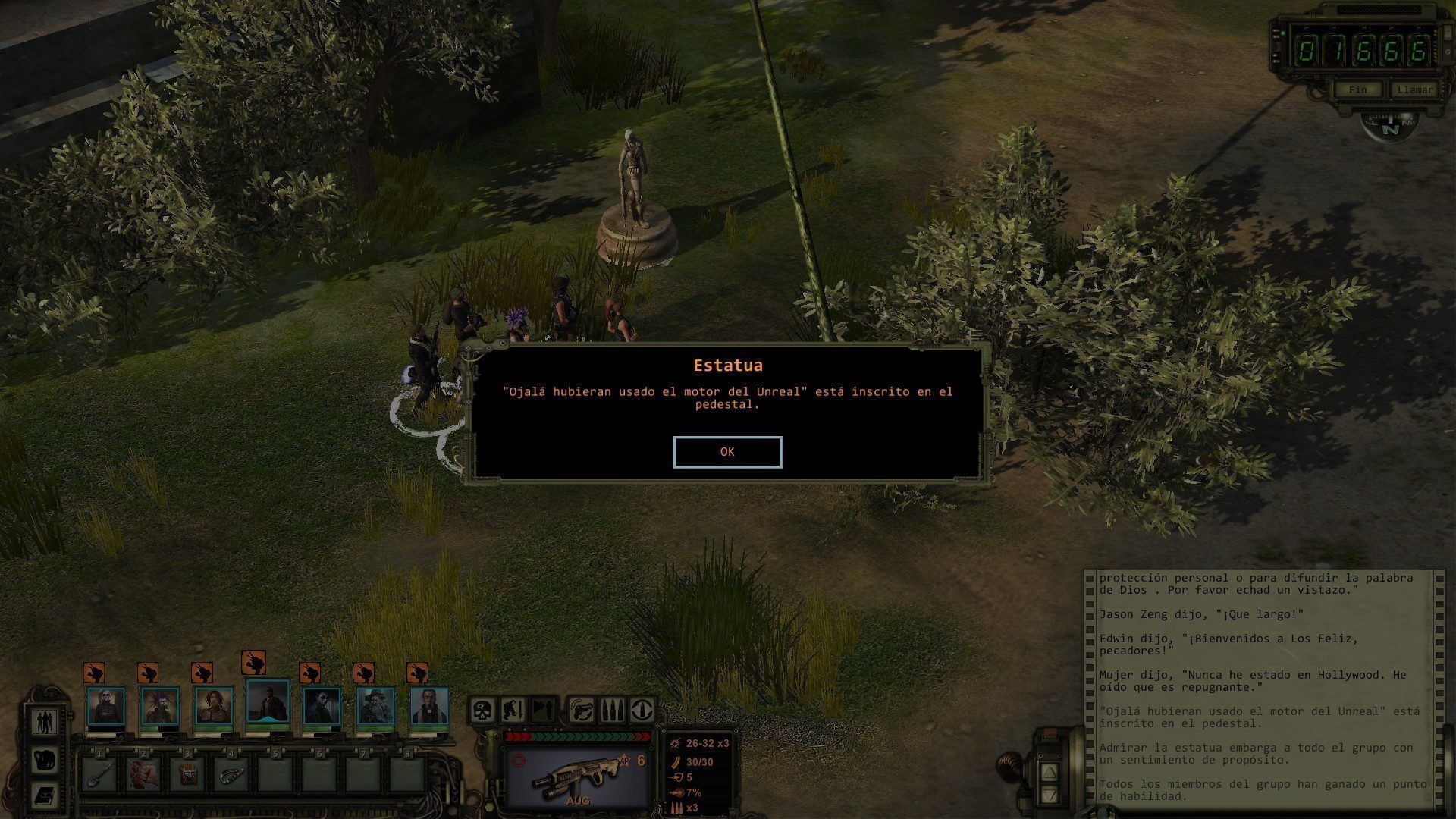Image resolution: width=1456 pixels, height=819 pixels.
Task: Open the logbook journal icon
Action: click(x=44, y=796)
